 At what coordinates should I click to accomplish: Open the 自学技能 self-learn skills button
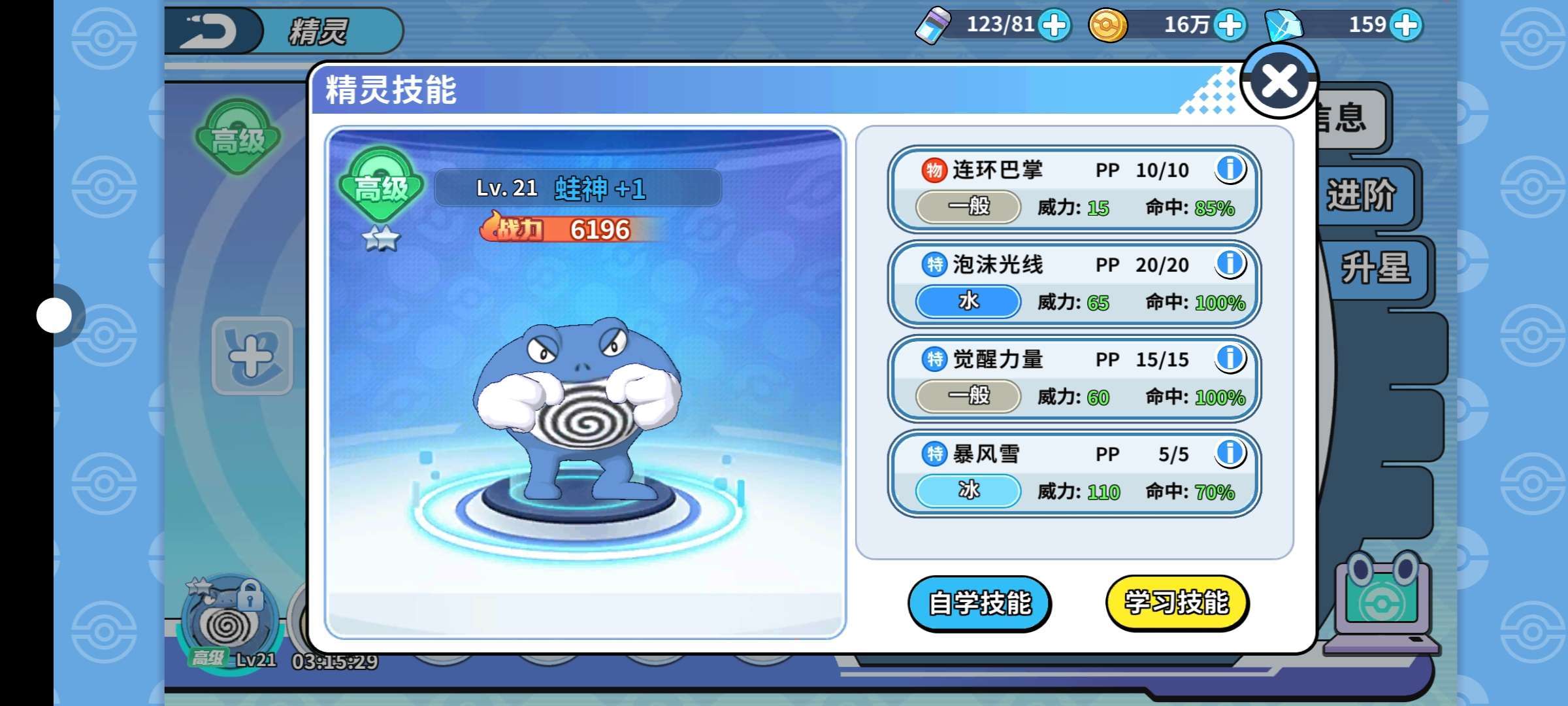(979, 603)
